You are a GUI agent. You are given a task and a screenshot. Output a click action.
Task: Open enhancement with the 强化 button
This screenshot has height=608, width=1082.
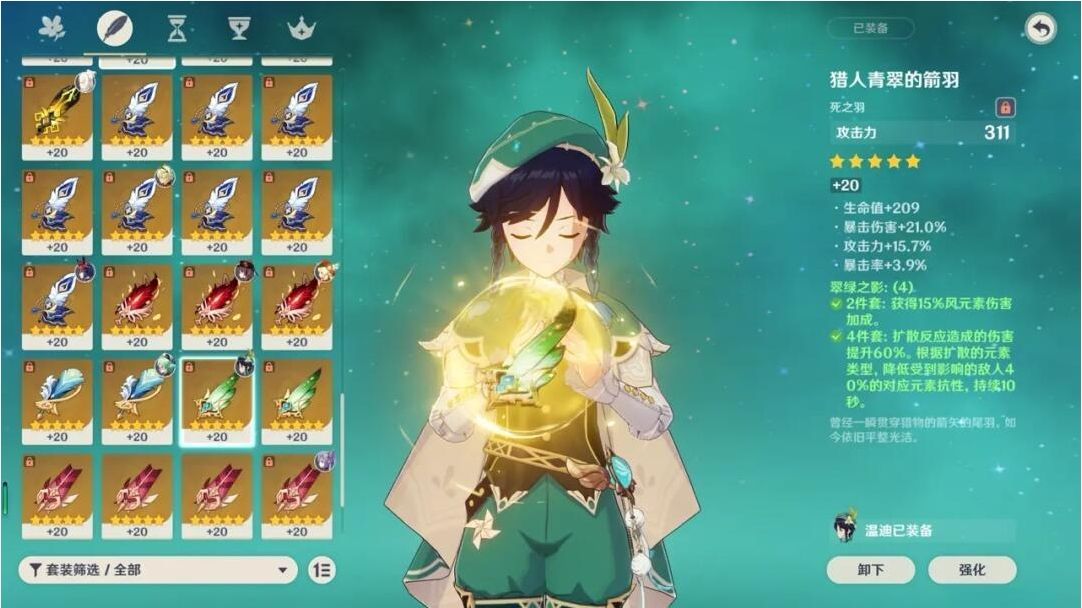point(971,569)
